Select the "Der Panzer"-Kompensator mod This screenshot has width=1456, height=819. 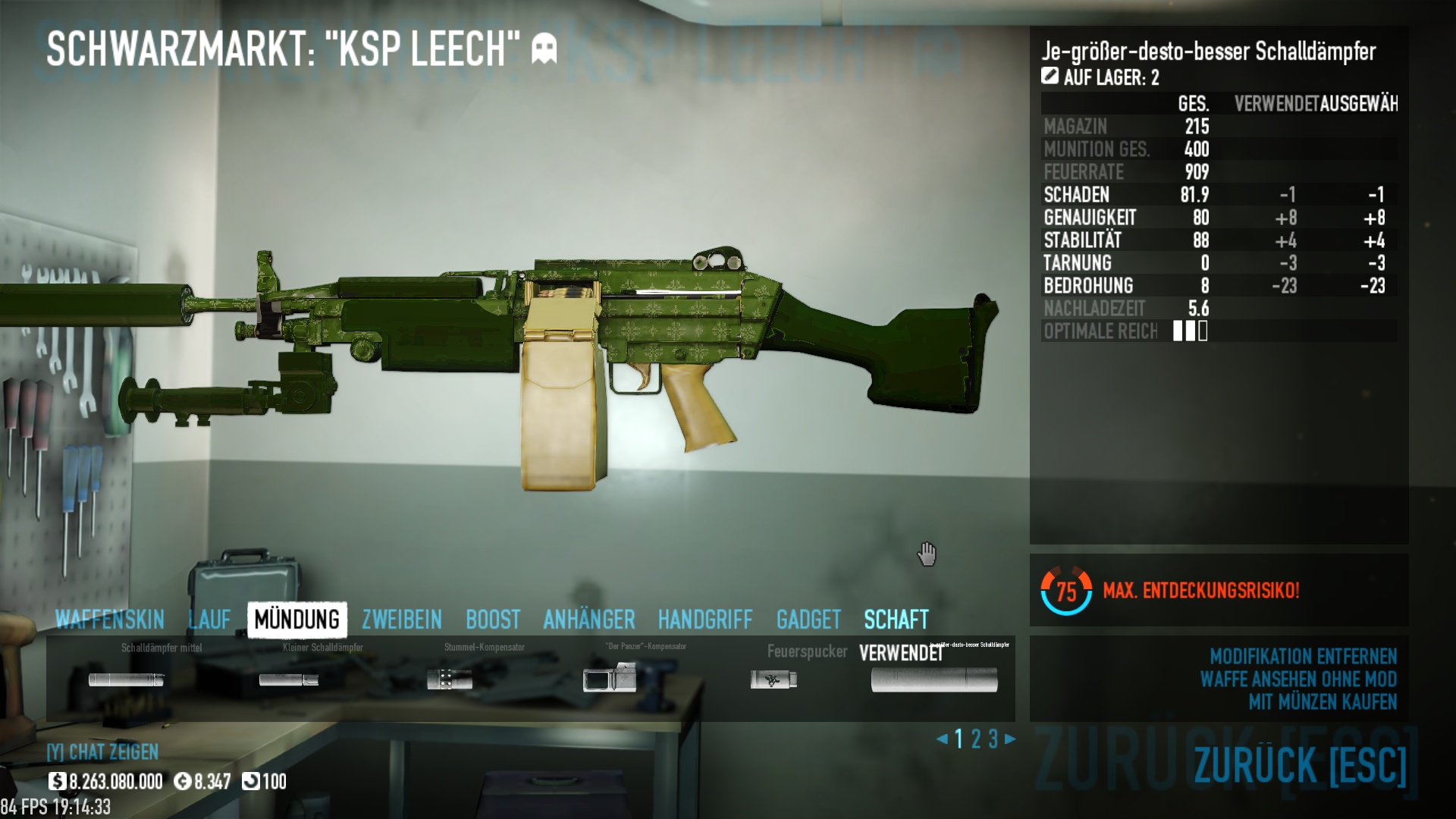point(610,678)
